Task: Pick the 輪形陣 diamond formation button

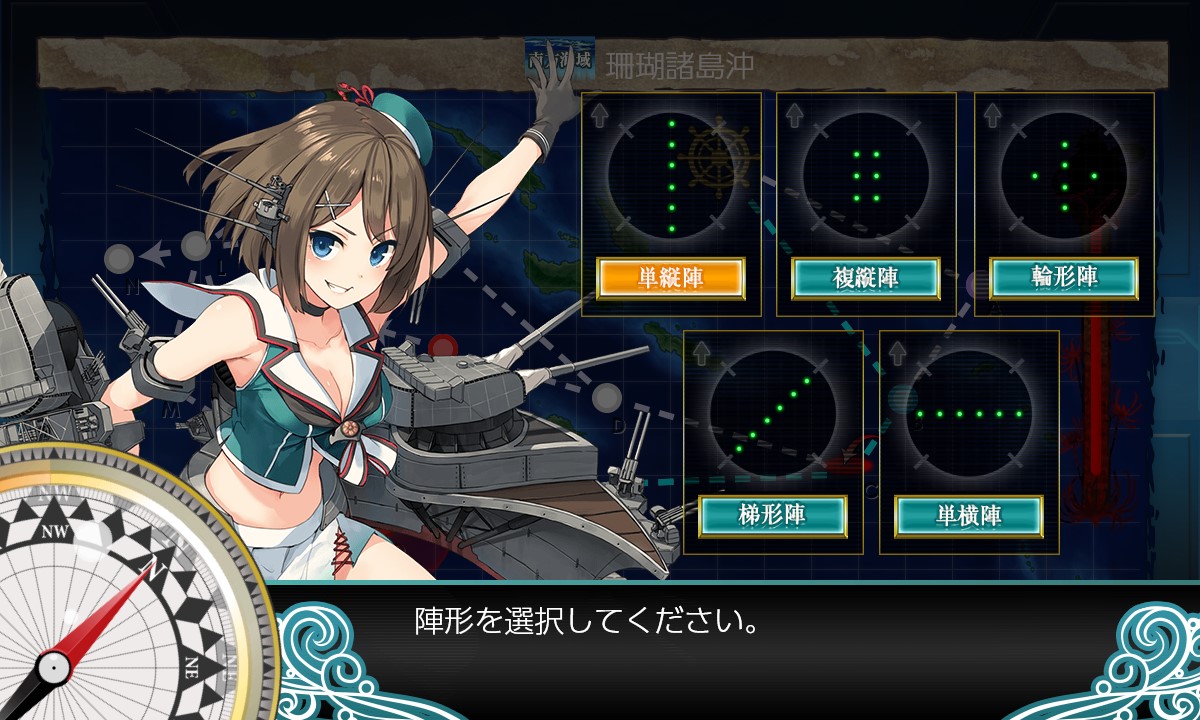Action: coord(1064,278)
